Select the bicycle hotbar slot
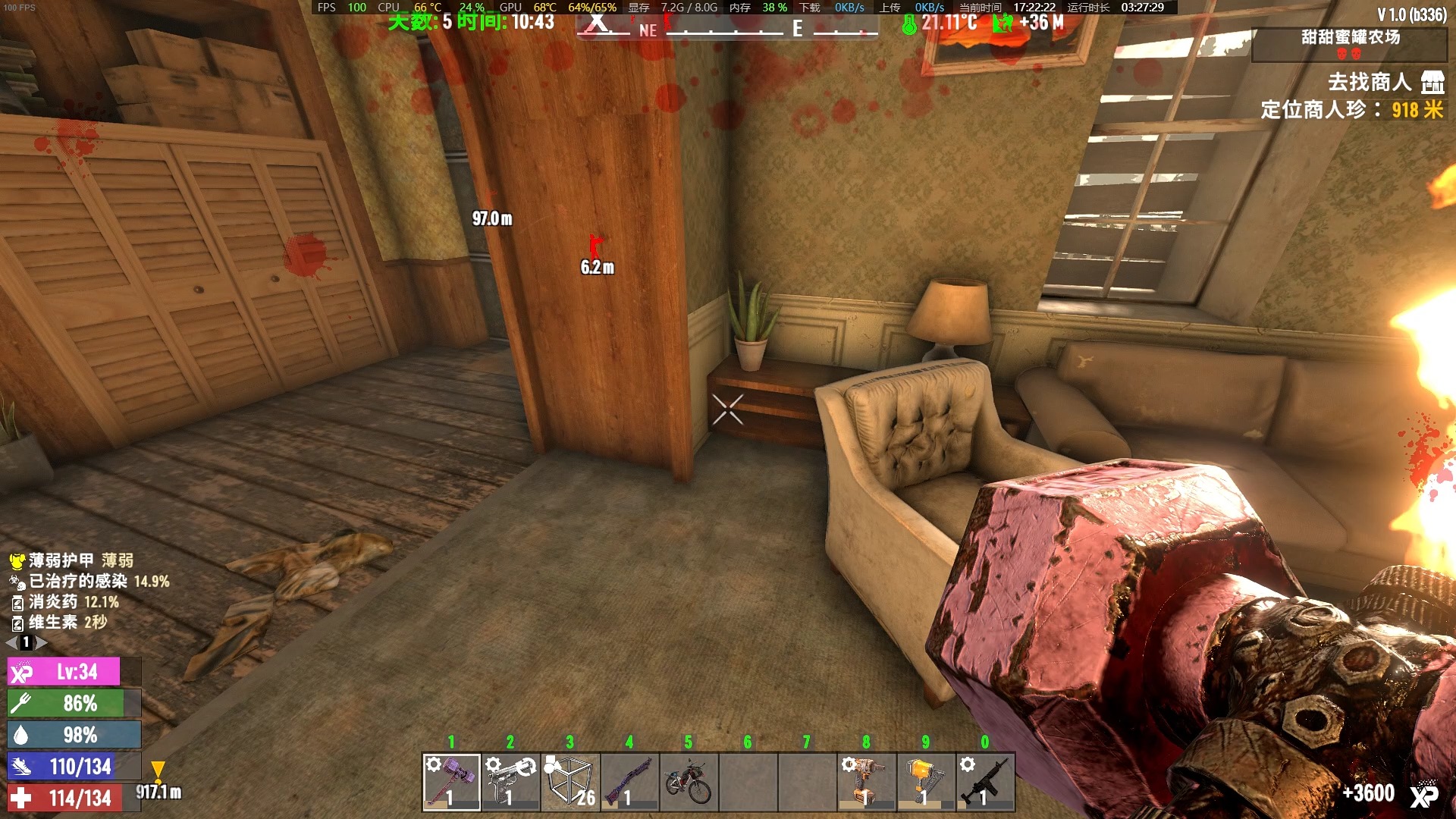The width and height of the screenshot is (1456, 819). (688, 782)
